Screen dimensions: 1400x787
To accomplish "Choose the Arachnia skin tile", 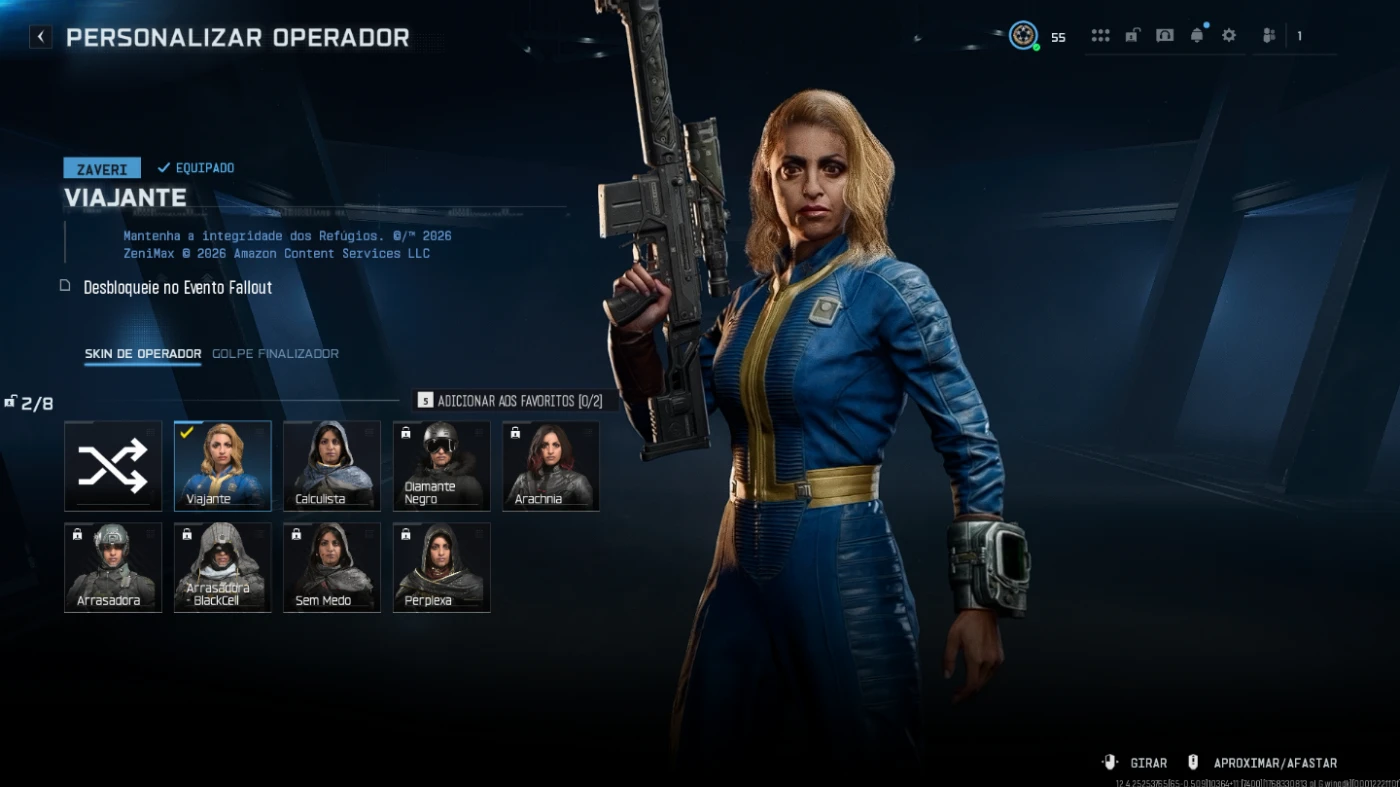I will (x=551, y=466).
